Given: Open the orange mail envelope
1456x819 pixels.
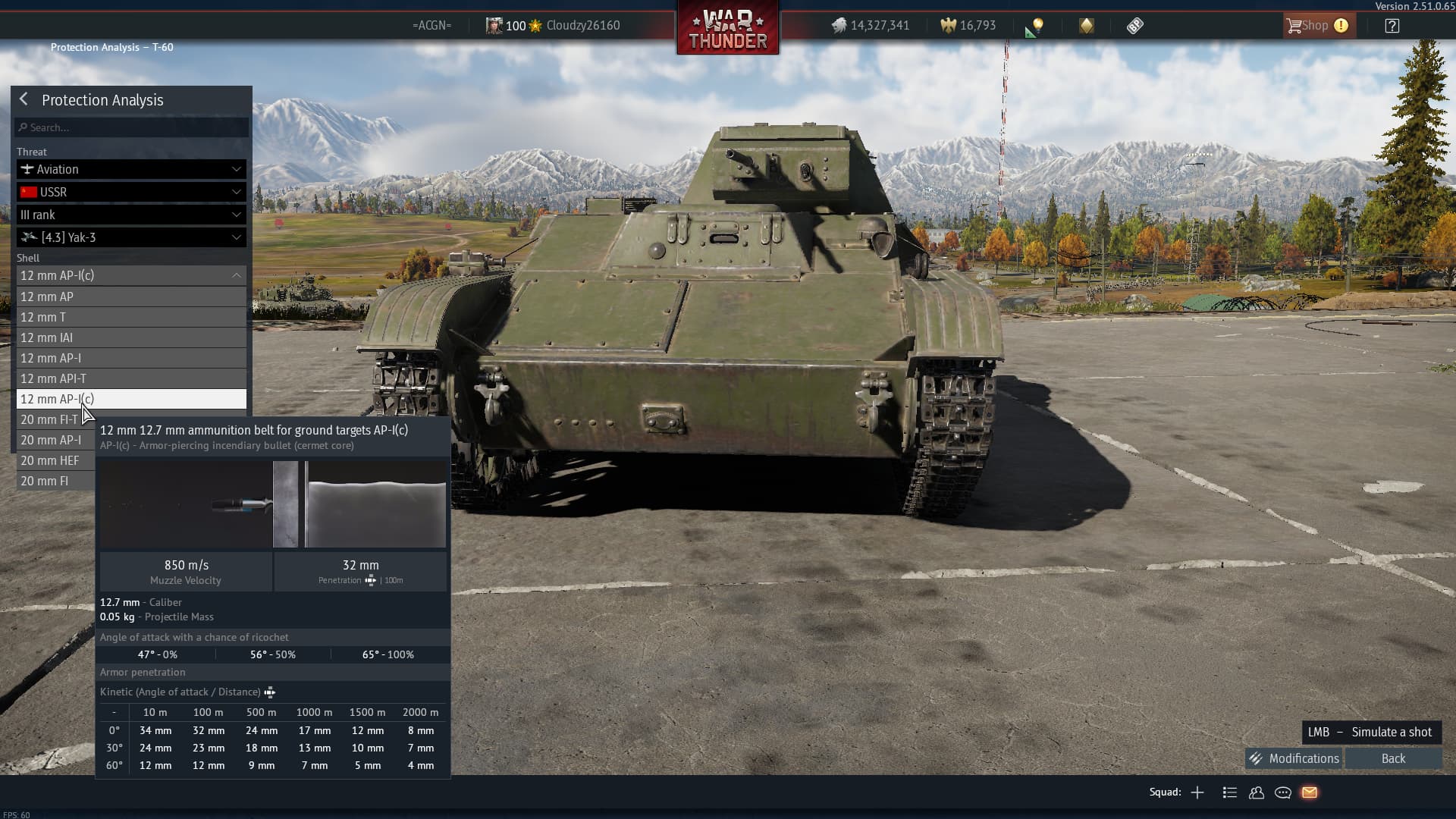Looking at the screenshot, I should [x=1310, y=792].
